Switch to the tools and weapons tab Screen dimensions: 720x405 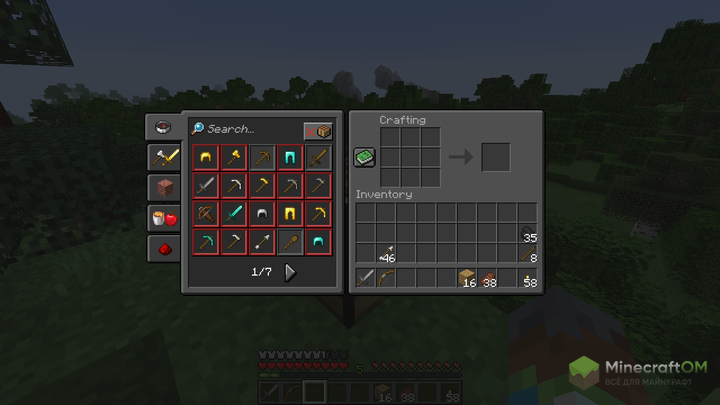click(x=163, y=157)
